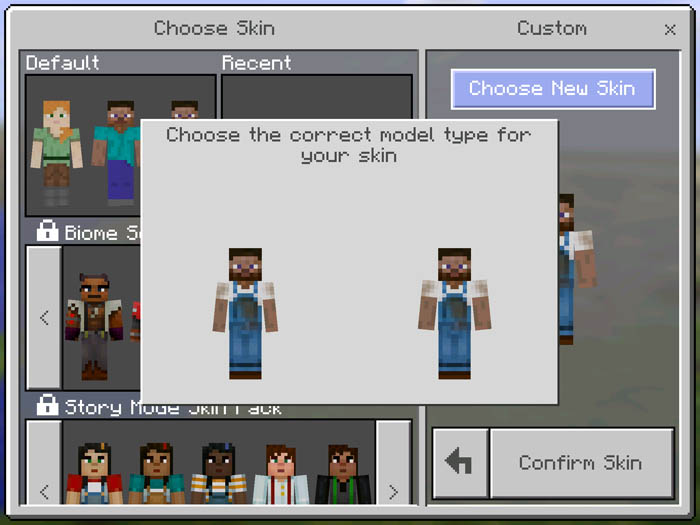
Task: Pick the Story Mode skin with white coat
Action: point(280,475)
